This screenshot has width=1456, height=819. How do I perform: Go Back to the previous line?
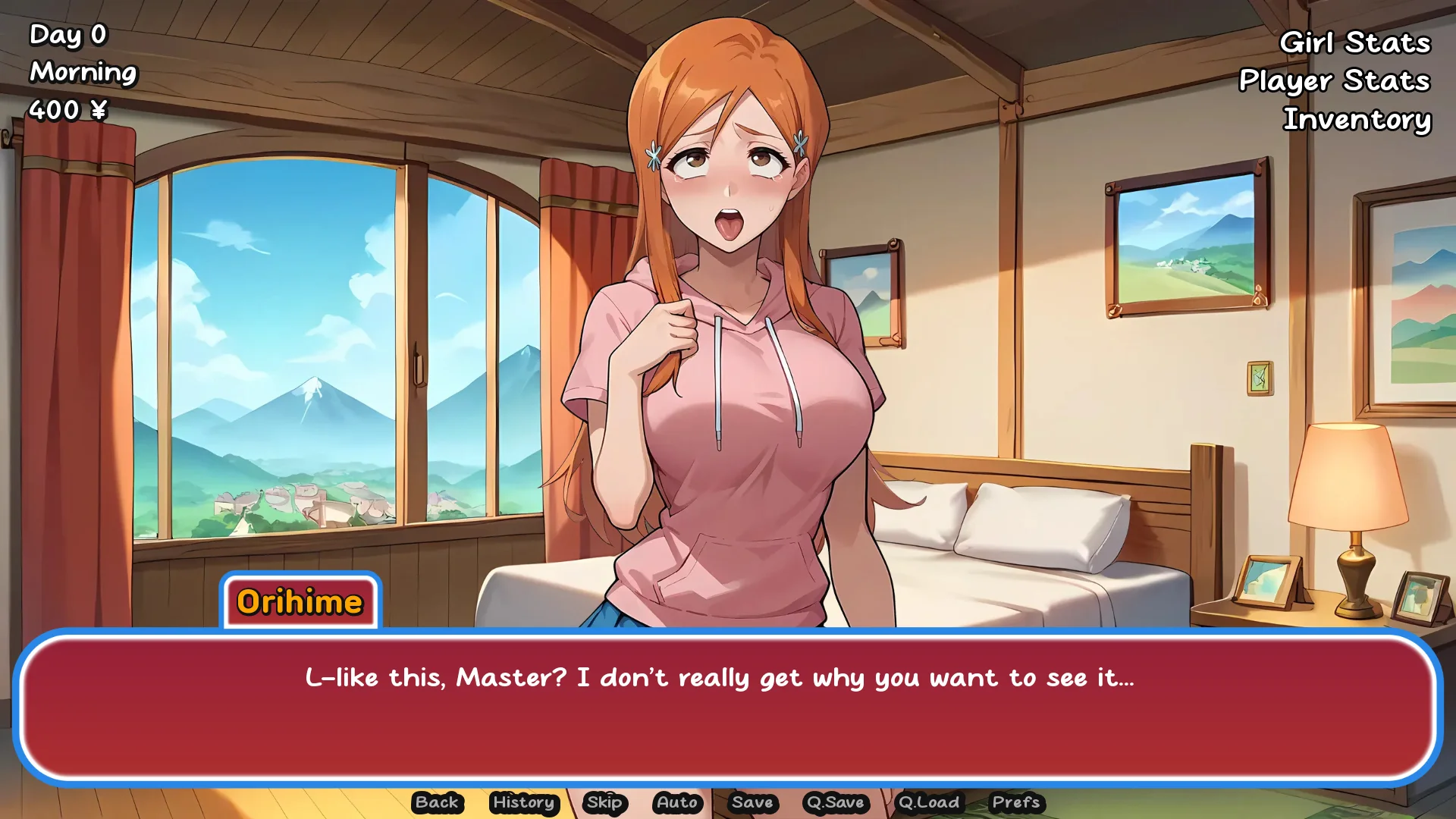click(437, 802)
